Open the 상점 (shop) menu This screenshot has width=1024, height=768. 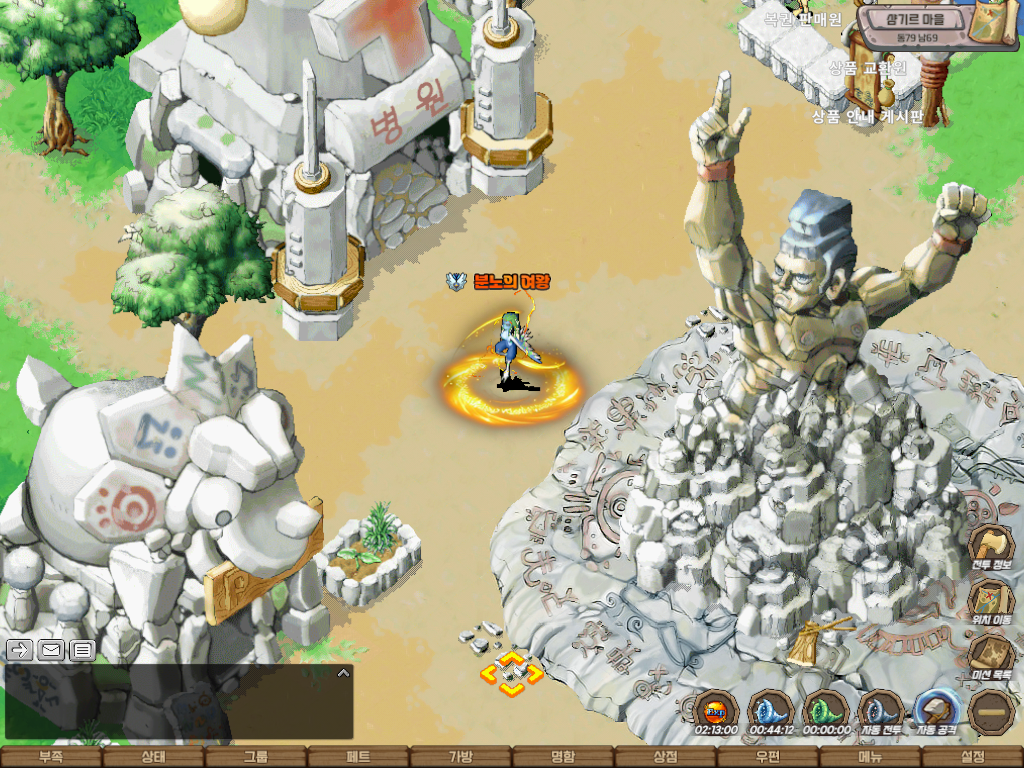[665, 757]
